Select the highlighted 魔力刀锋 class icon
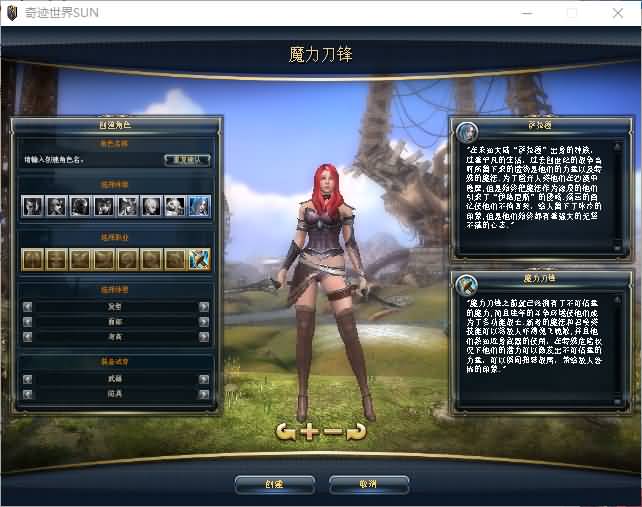 click(x=198, y=259)
